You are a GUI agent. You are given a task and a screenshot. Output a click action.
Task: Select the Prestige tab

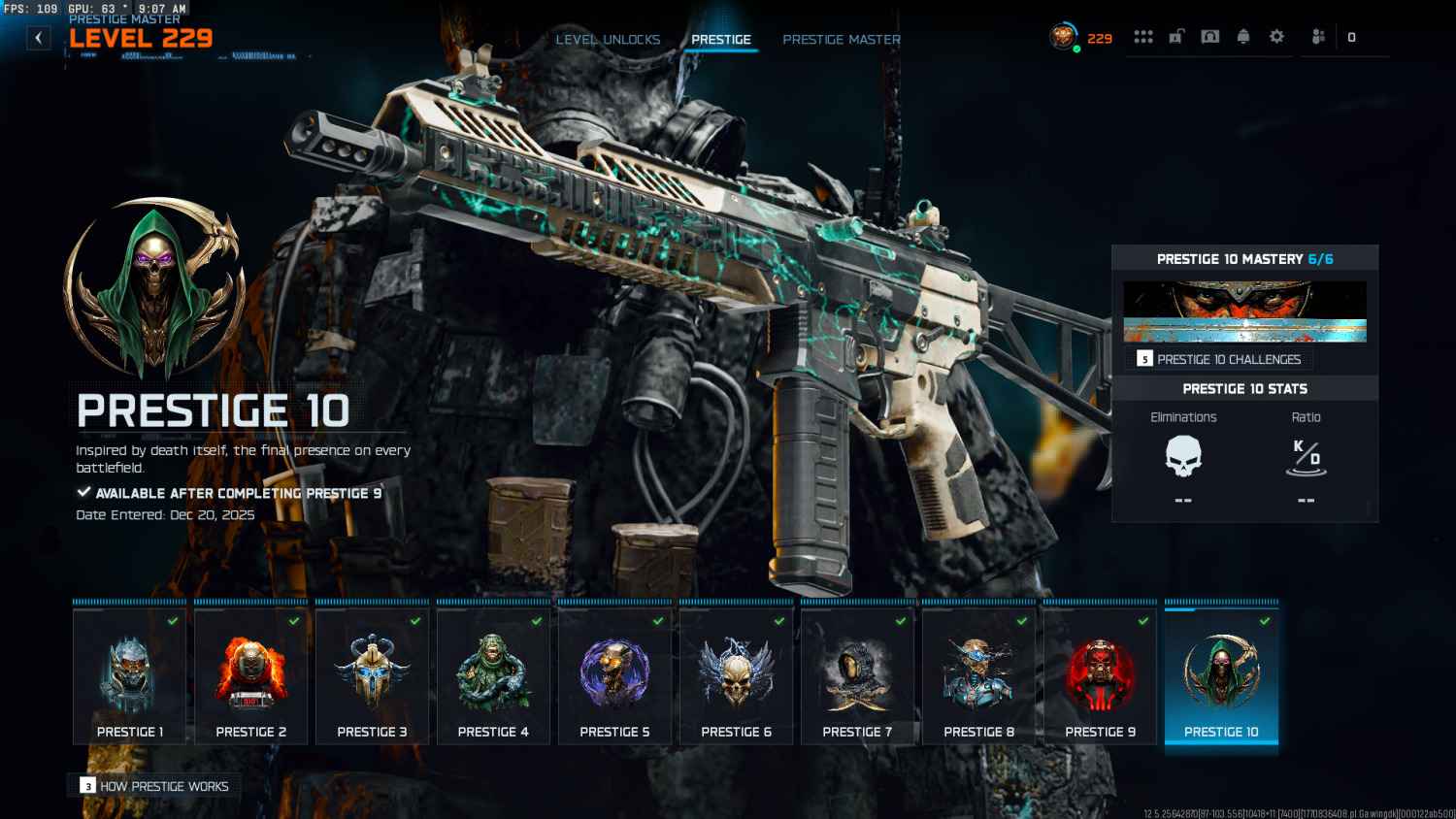pyautogui.click(x=721, y=40)
